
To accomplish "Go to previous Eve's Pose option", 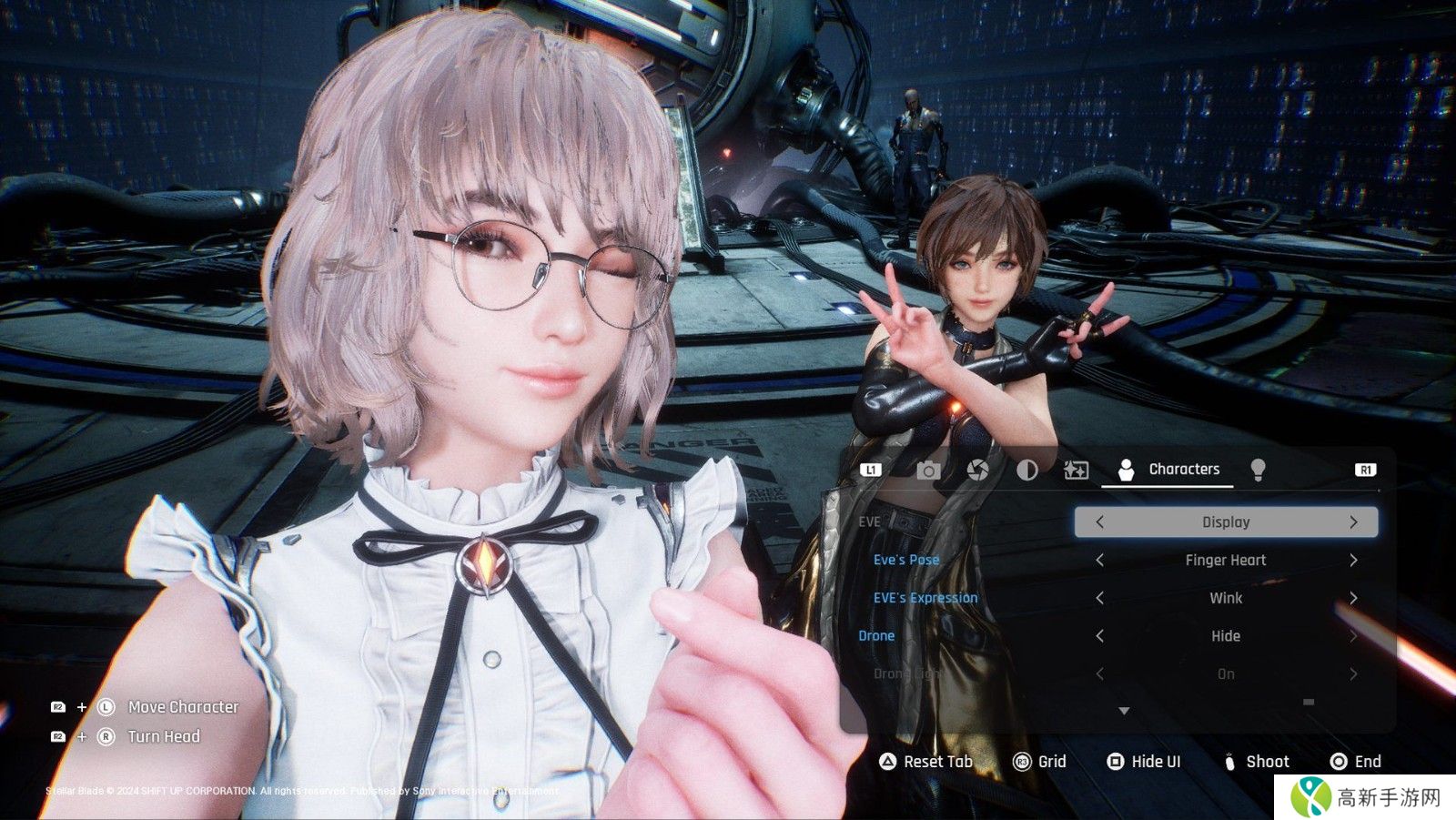I will [x=1099, y=561].
